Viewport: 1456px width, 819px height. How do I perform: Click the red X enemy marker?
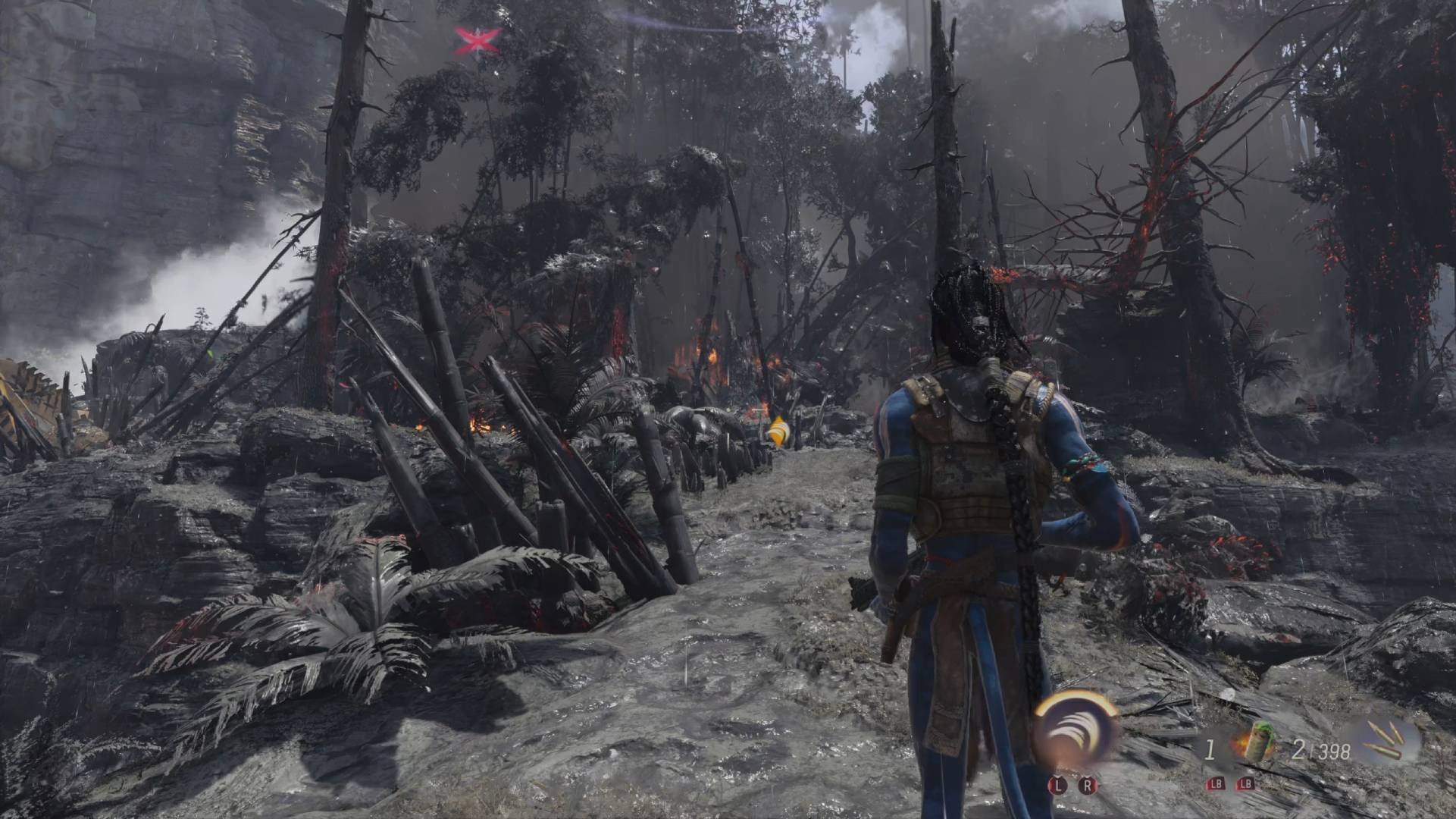click(478, 40)
